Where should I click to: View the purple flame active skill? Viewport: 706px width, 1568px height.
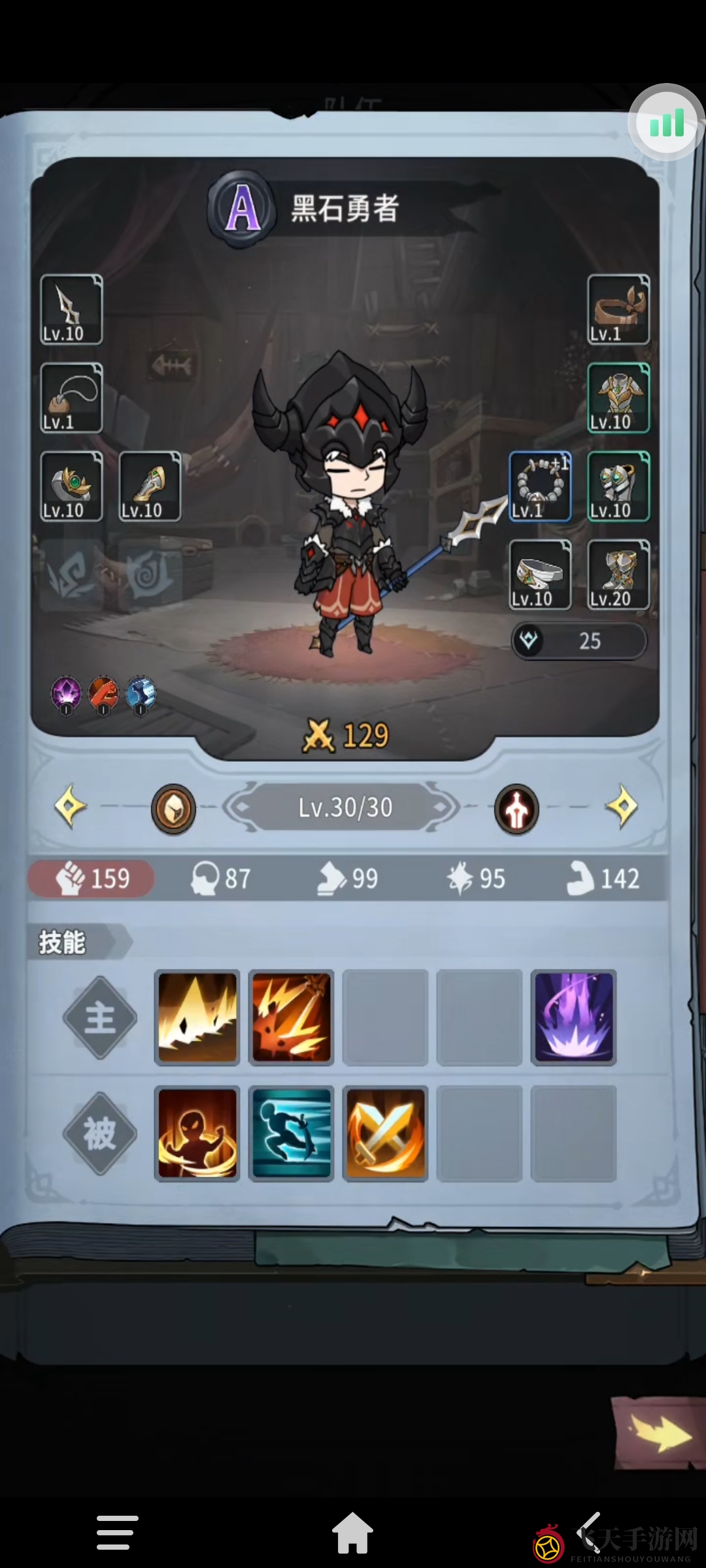(573, 1017)
